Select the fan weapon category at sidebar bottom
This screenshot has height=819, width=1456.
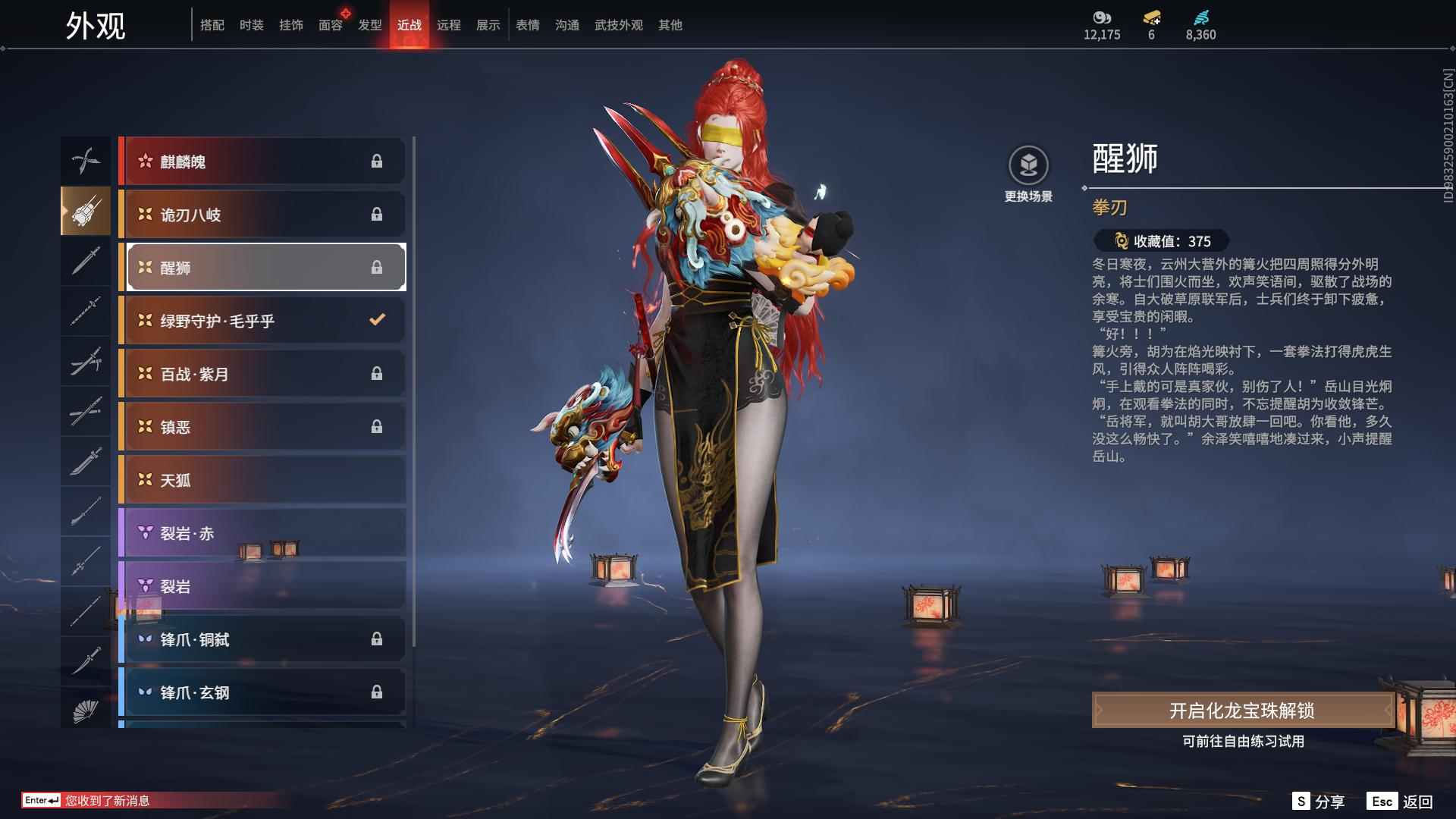(x=86, y=712)
